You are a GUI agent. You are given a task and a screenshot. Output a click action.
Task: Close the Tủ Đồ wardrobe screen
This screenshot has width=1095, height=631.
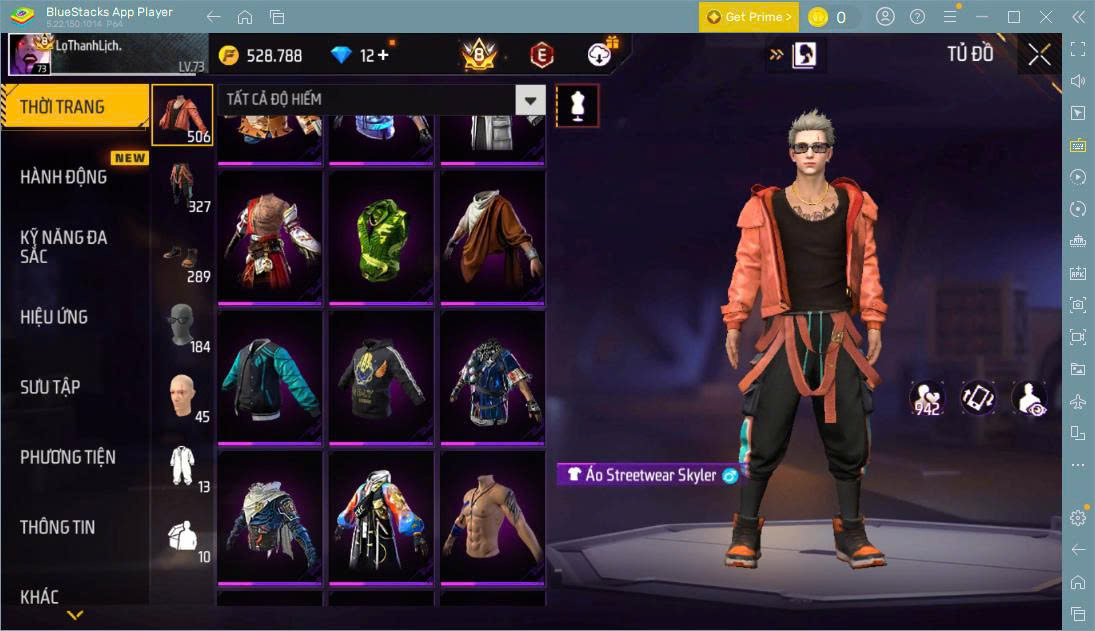(1039, 55)
